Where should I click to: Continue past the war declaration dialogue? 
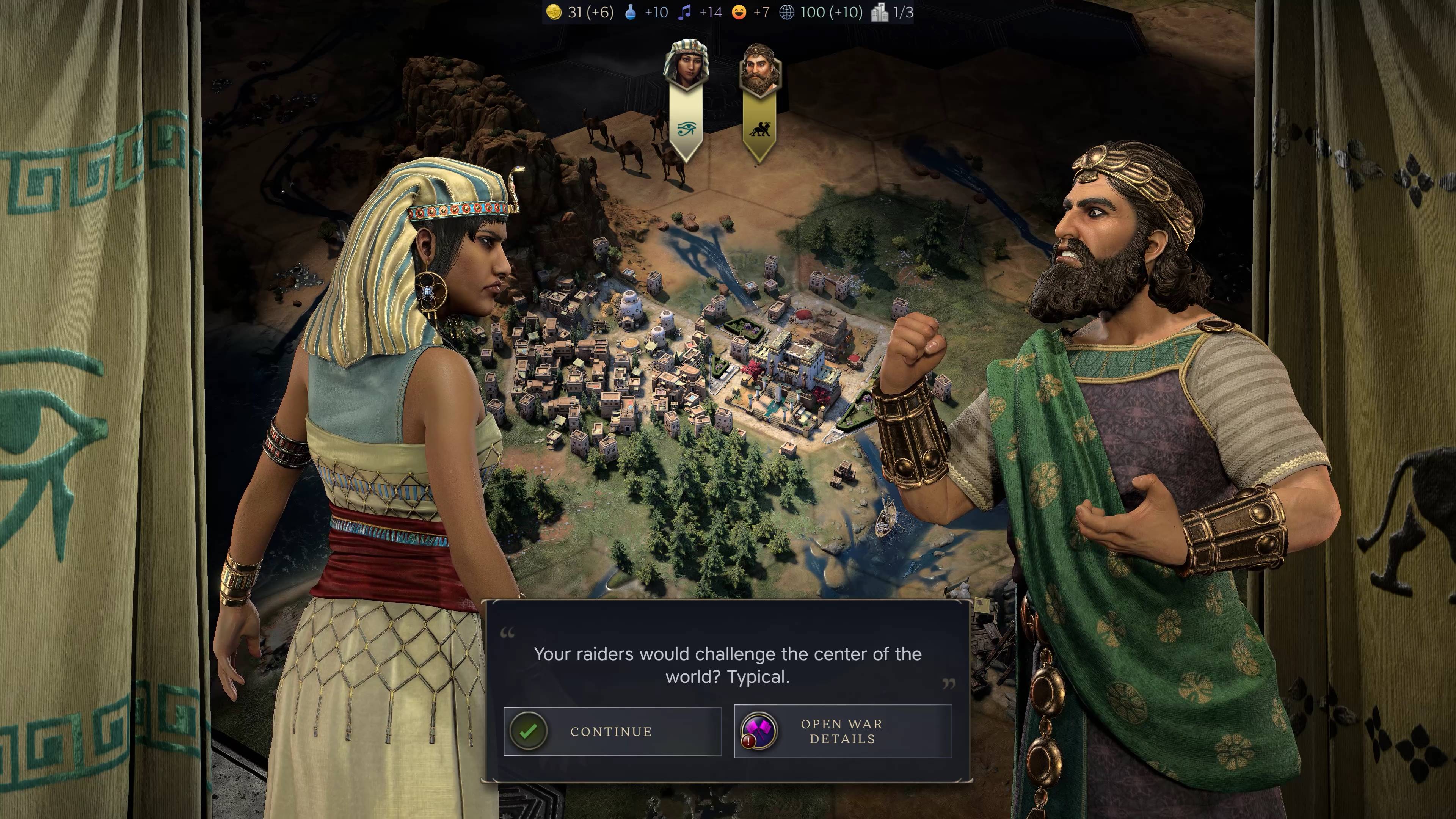click(612, 731)
